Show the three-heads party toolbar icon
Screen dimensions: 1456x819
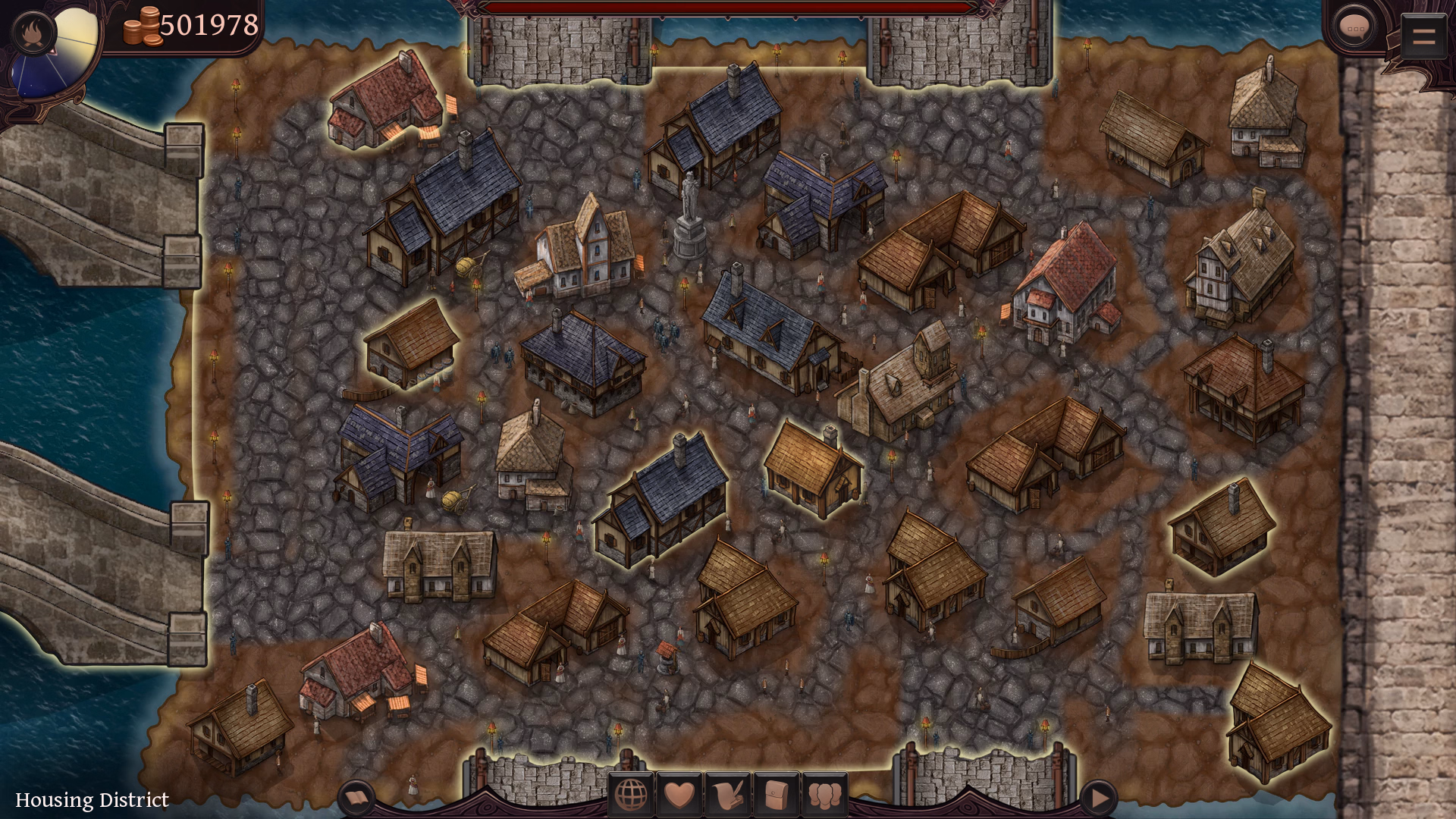point(825,795)
